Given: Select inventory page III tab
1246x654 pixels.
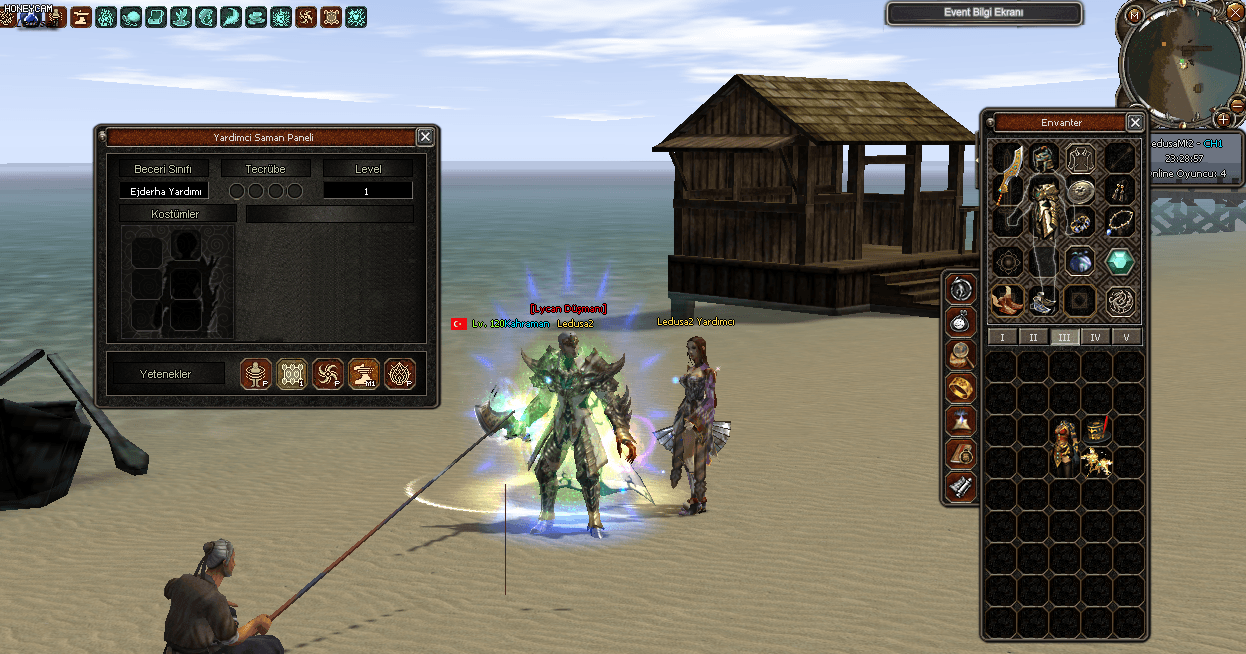Looking at the screenshot, I should click(1064, 337).
